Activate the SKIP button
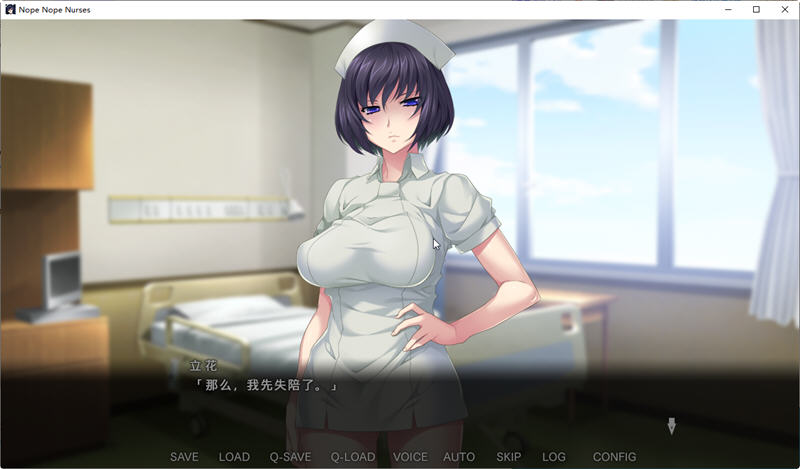 509,457
